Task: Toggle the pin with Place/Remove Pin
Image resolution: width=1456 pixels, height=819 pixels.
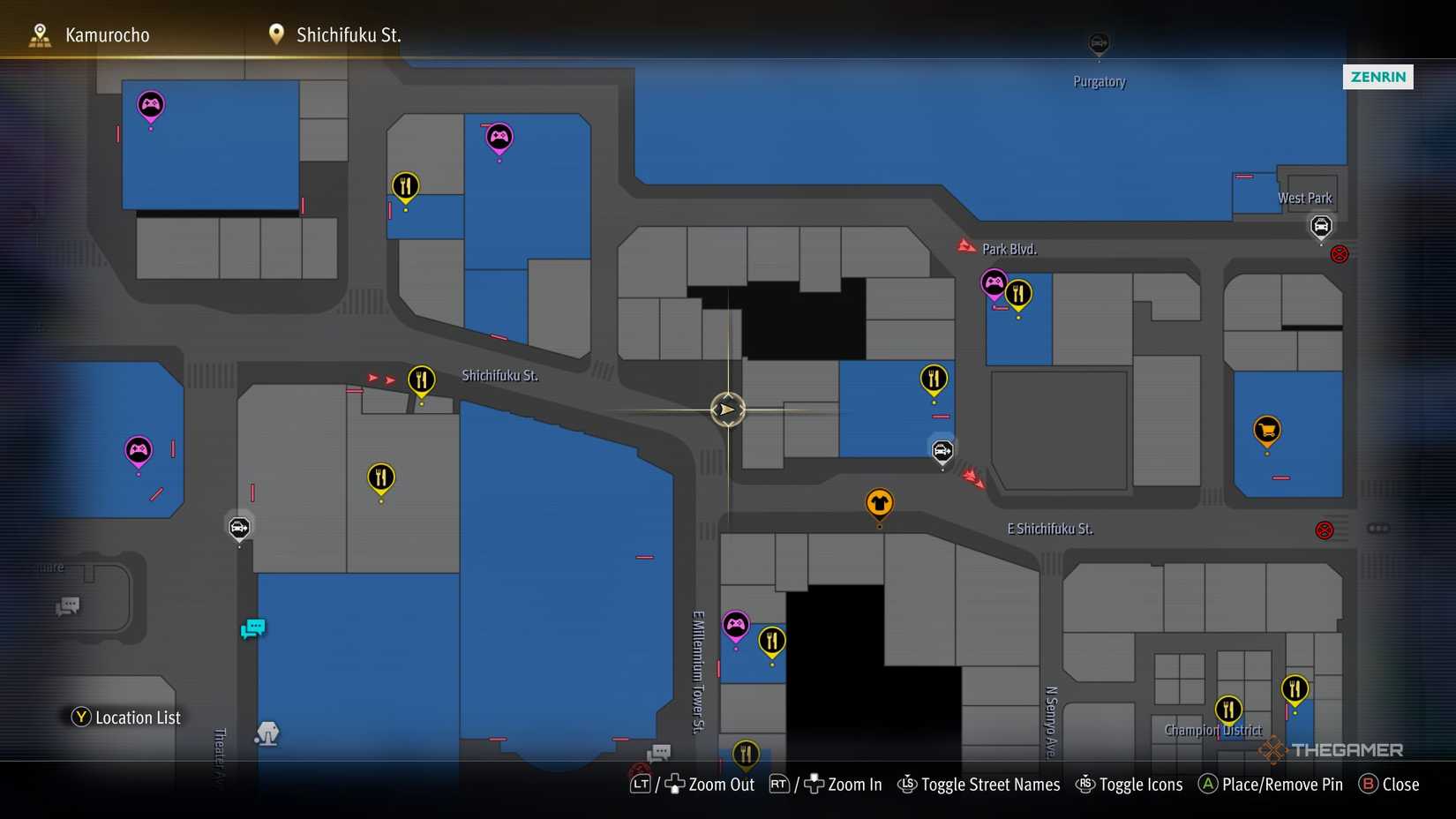Action: tap(1270, 784)
